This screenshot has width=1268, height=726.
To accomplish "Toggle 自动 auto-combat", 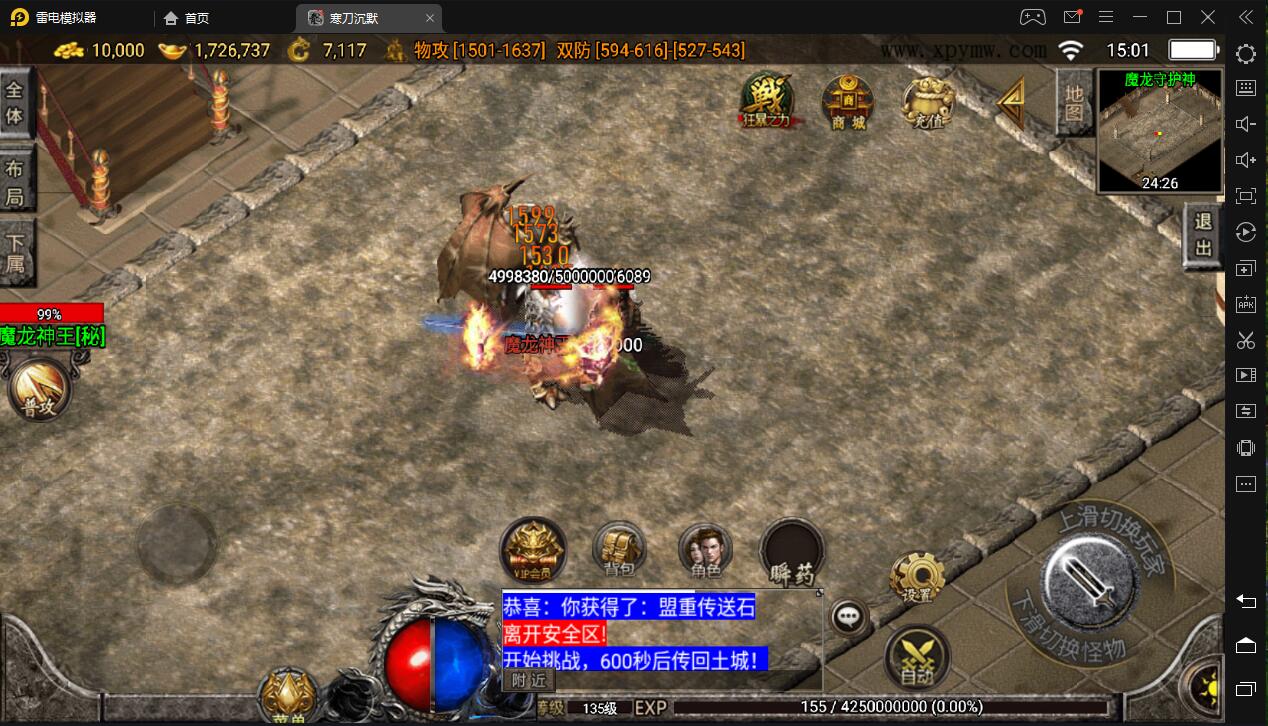I will click(917, 656).
